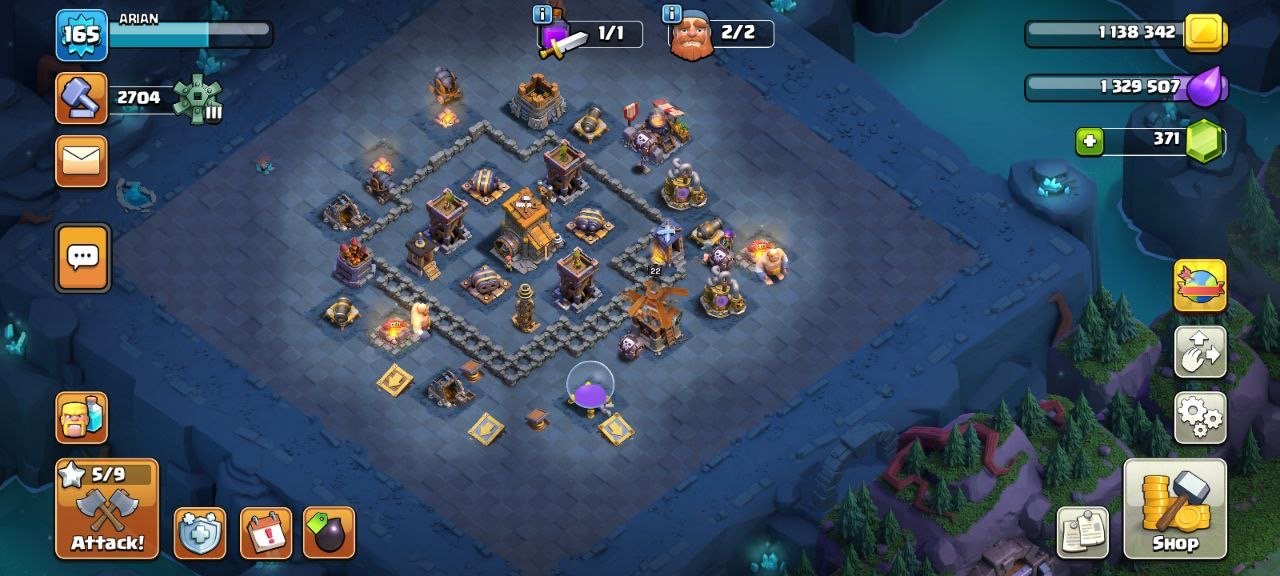Show info for the 2/2 builder counter
Viewport: 1280px width, 576px height.
pos(672,14)
